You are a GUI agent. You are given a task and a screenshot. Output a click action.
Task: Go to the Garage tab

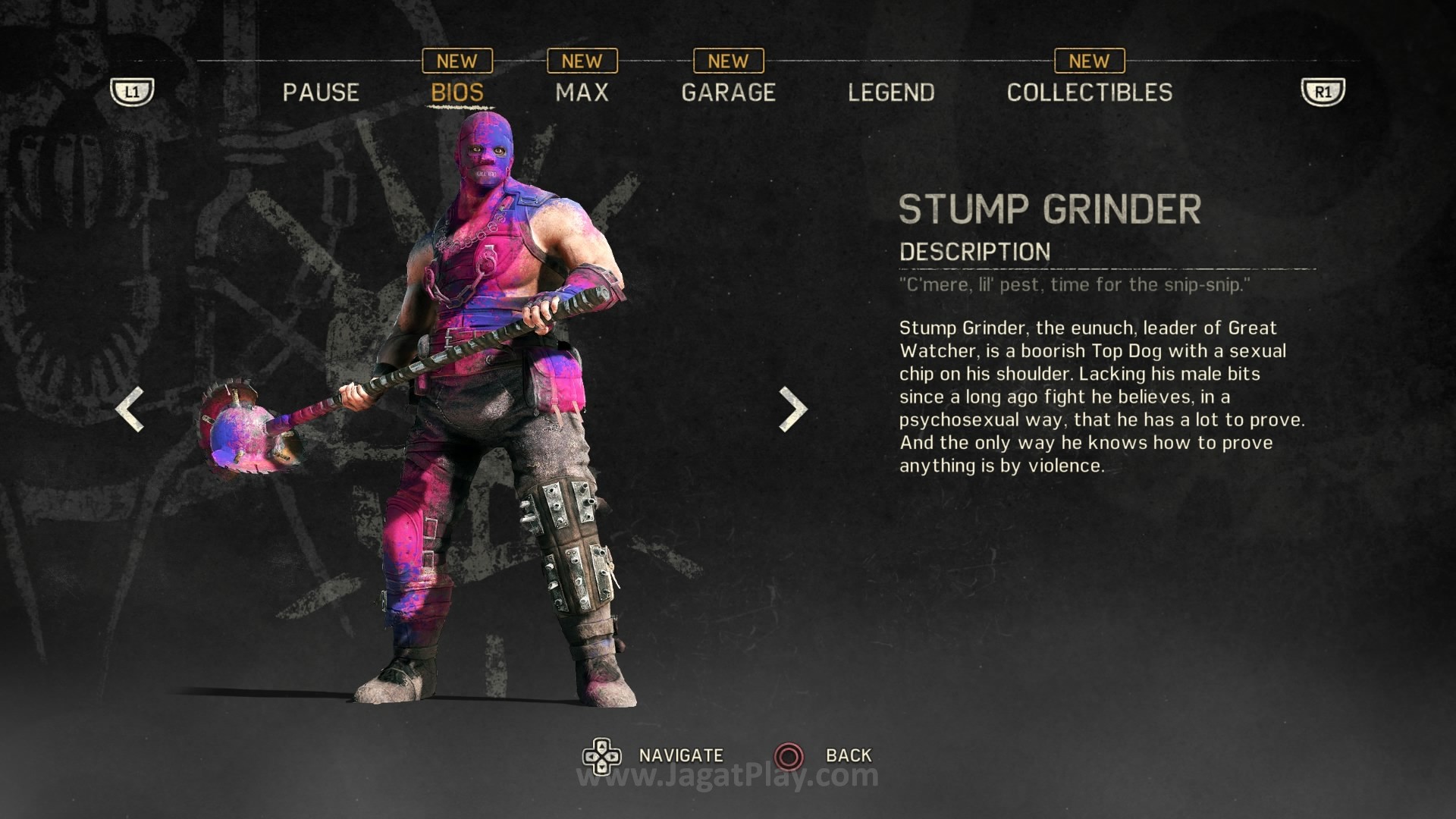click(x=728, y=93)
